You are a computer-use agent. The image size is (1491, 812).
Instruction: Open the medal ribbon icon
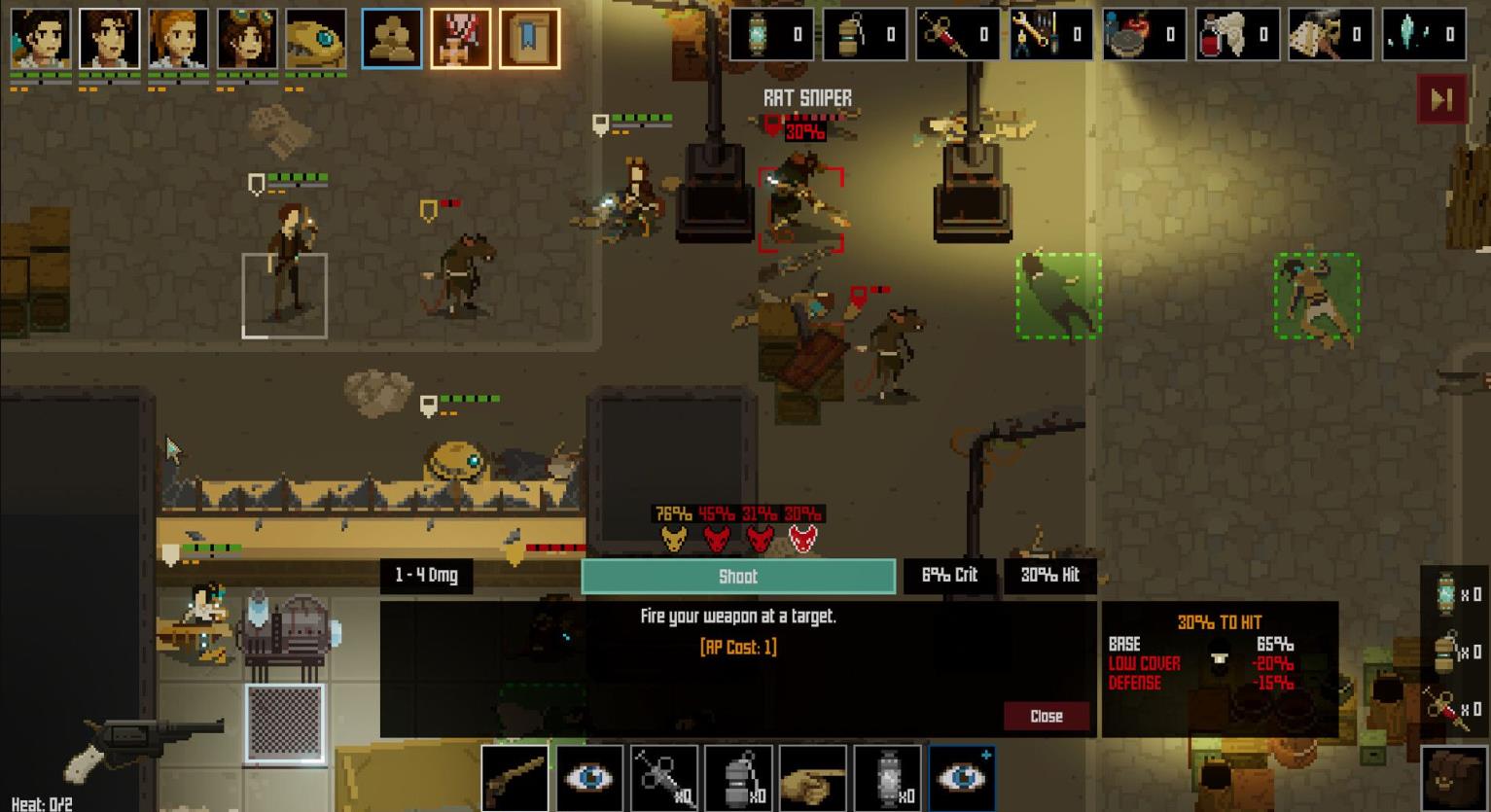coord(461,39)
